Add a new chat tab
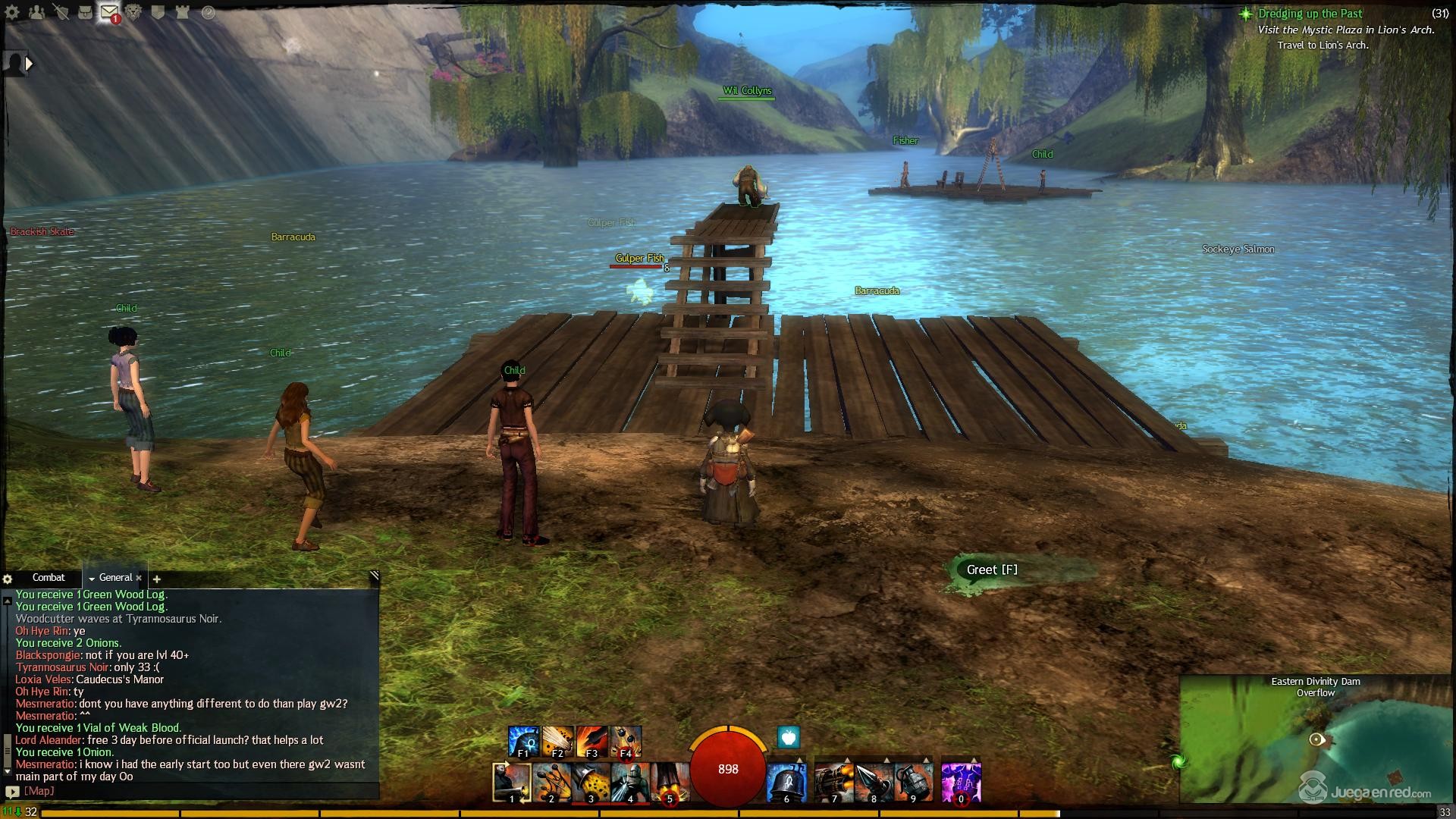Screen dimensions: 1456x819 pos(157,579)
